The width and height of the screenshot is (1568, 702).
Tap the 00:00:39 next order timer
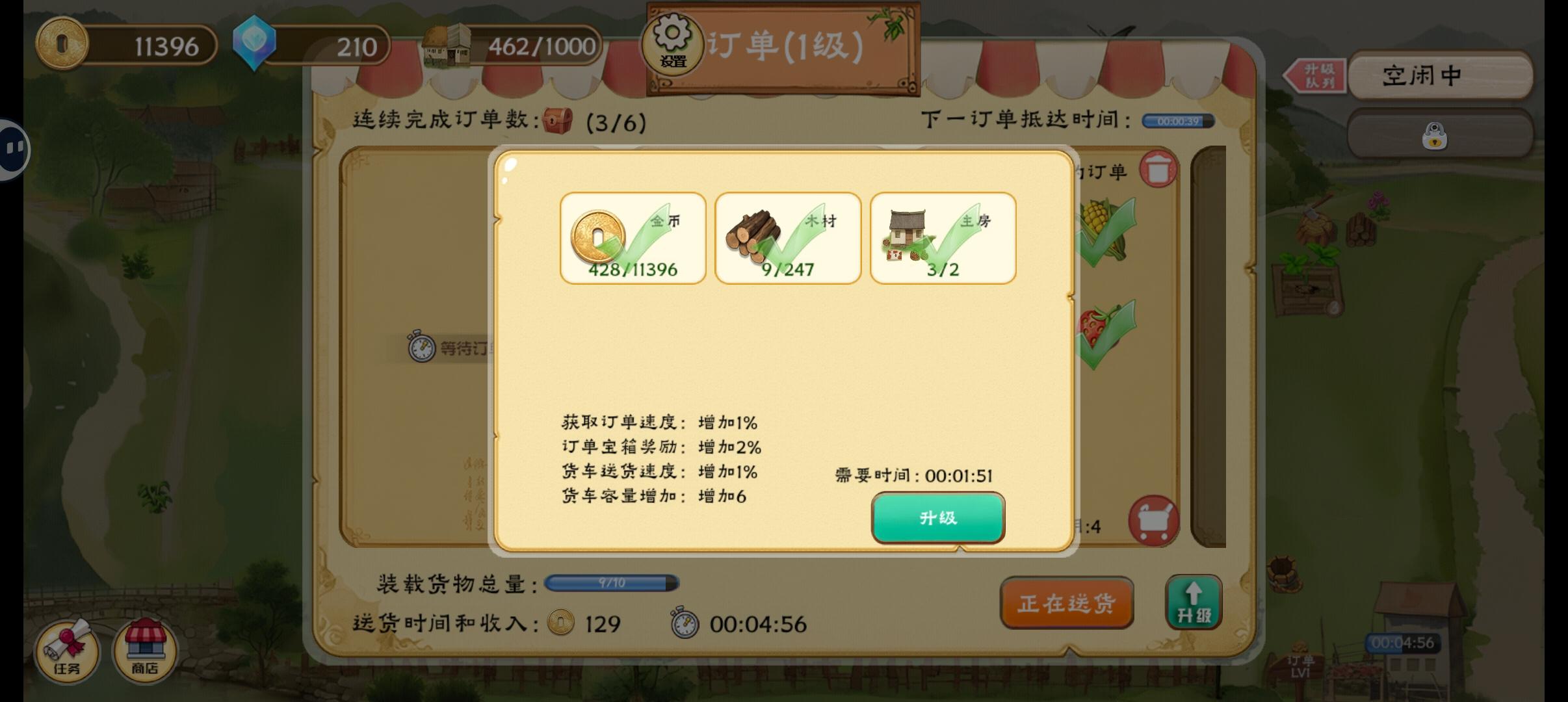click(1178, 121)
